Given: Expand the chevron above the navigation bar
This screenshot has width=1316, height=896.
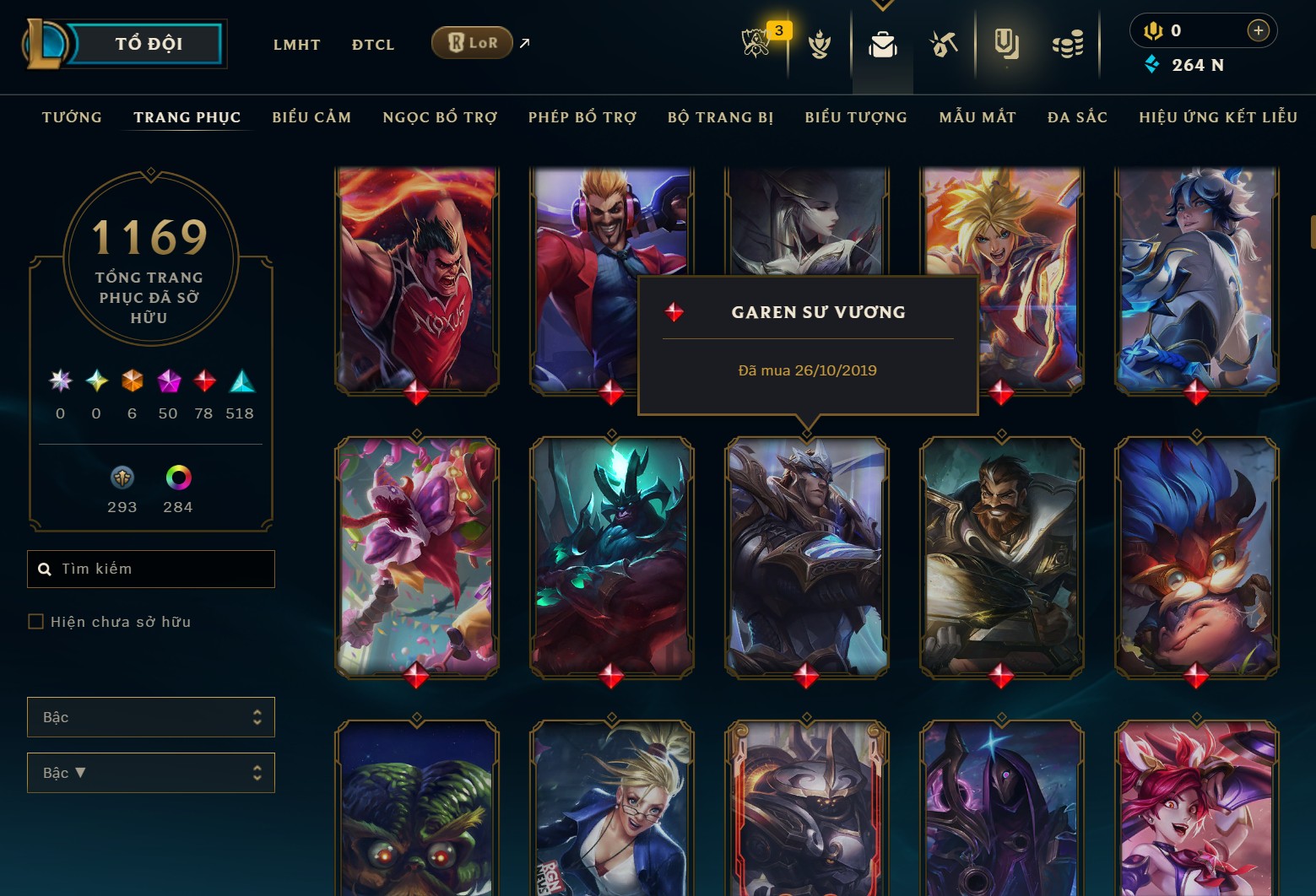Looking at the screenshot, I should point(882,4).
